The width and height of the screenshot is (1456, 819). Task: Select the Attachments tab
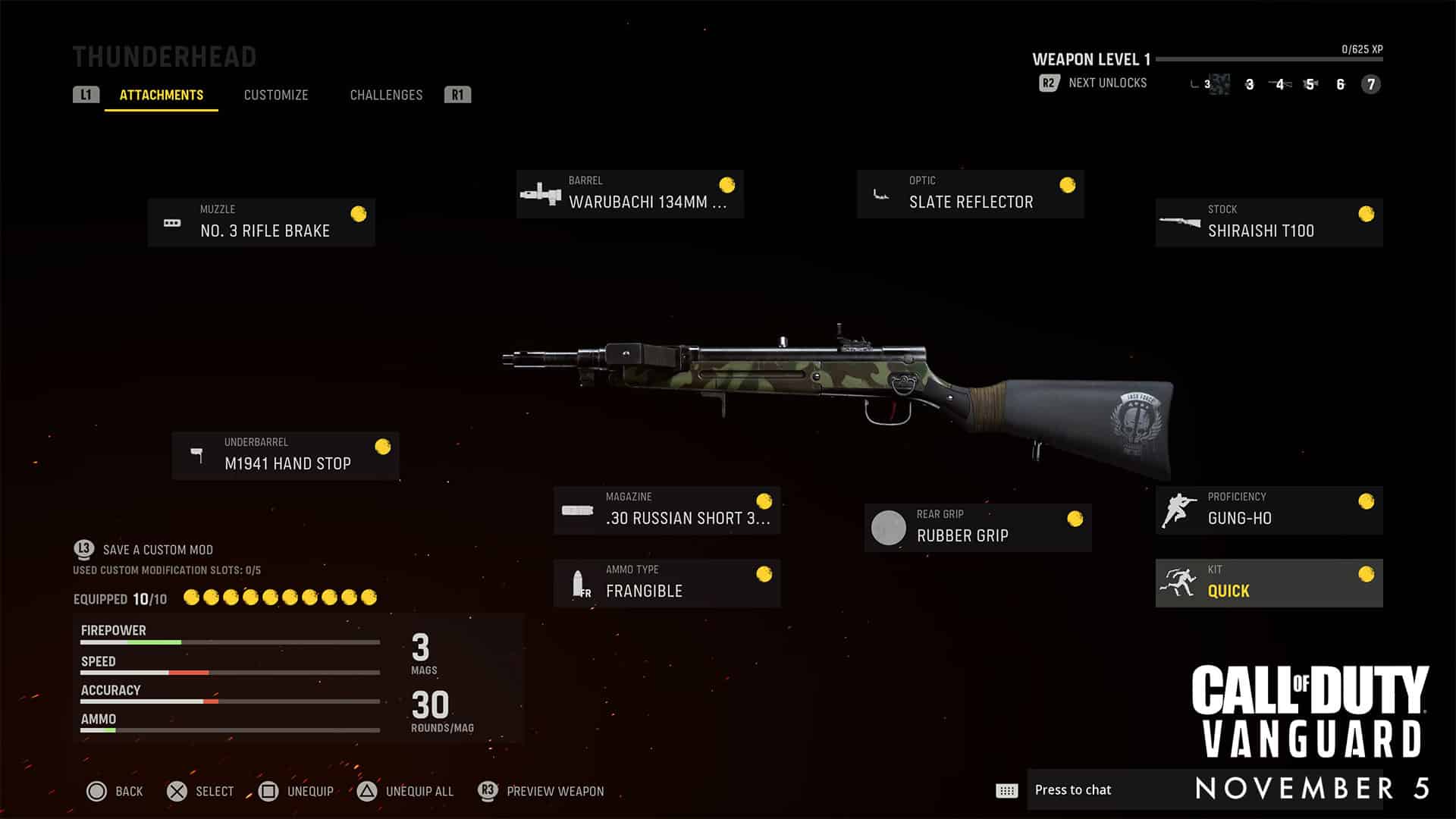click(x=162, y=95)
